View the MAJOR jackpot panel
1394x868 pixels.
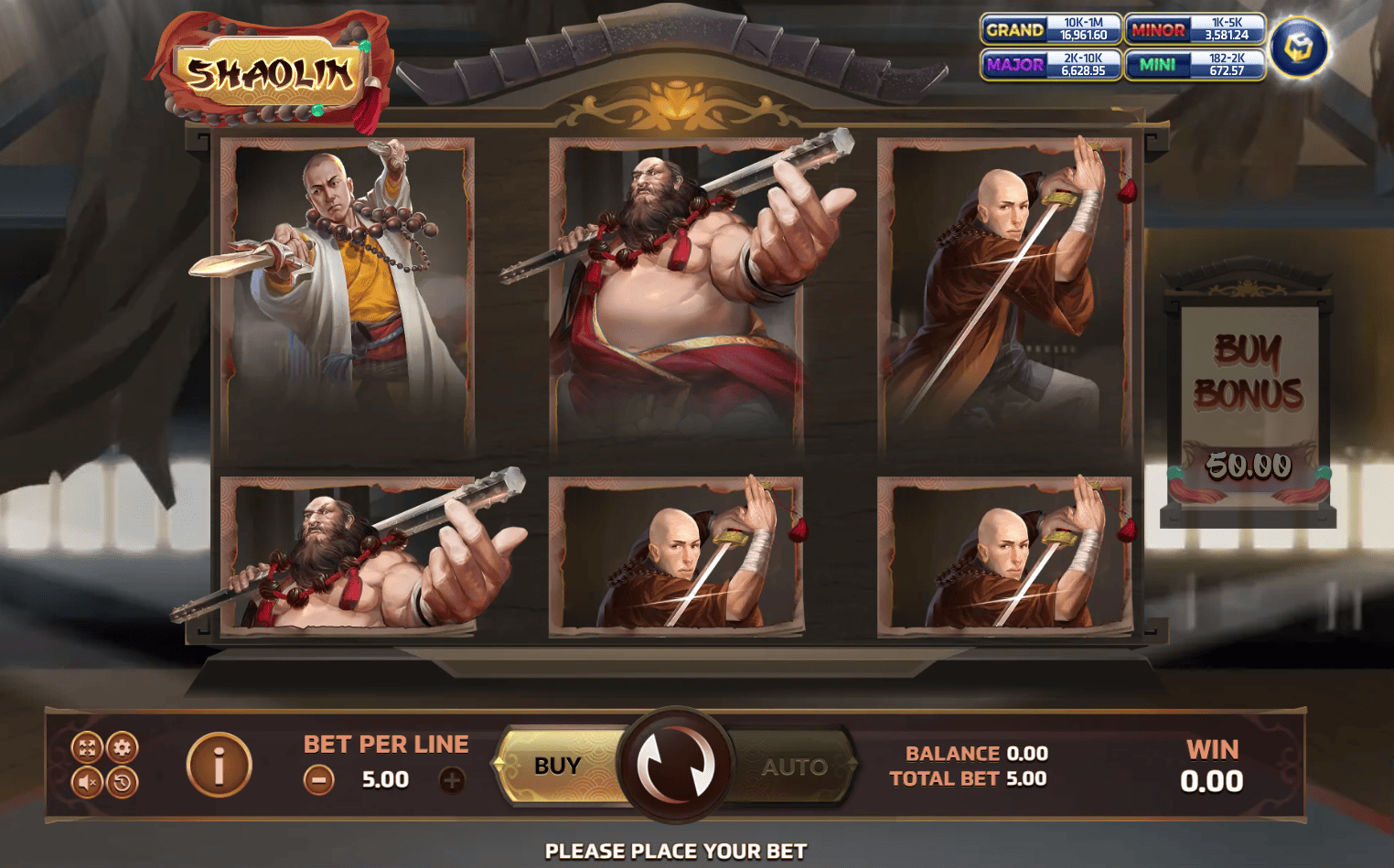point(1050,64)
